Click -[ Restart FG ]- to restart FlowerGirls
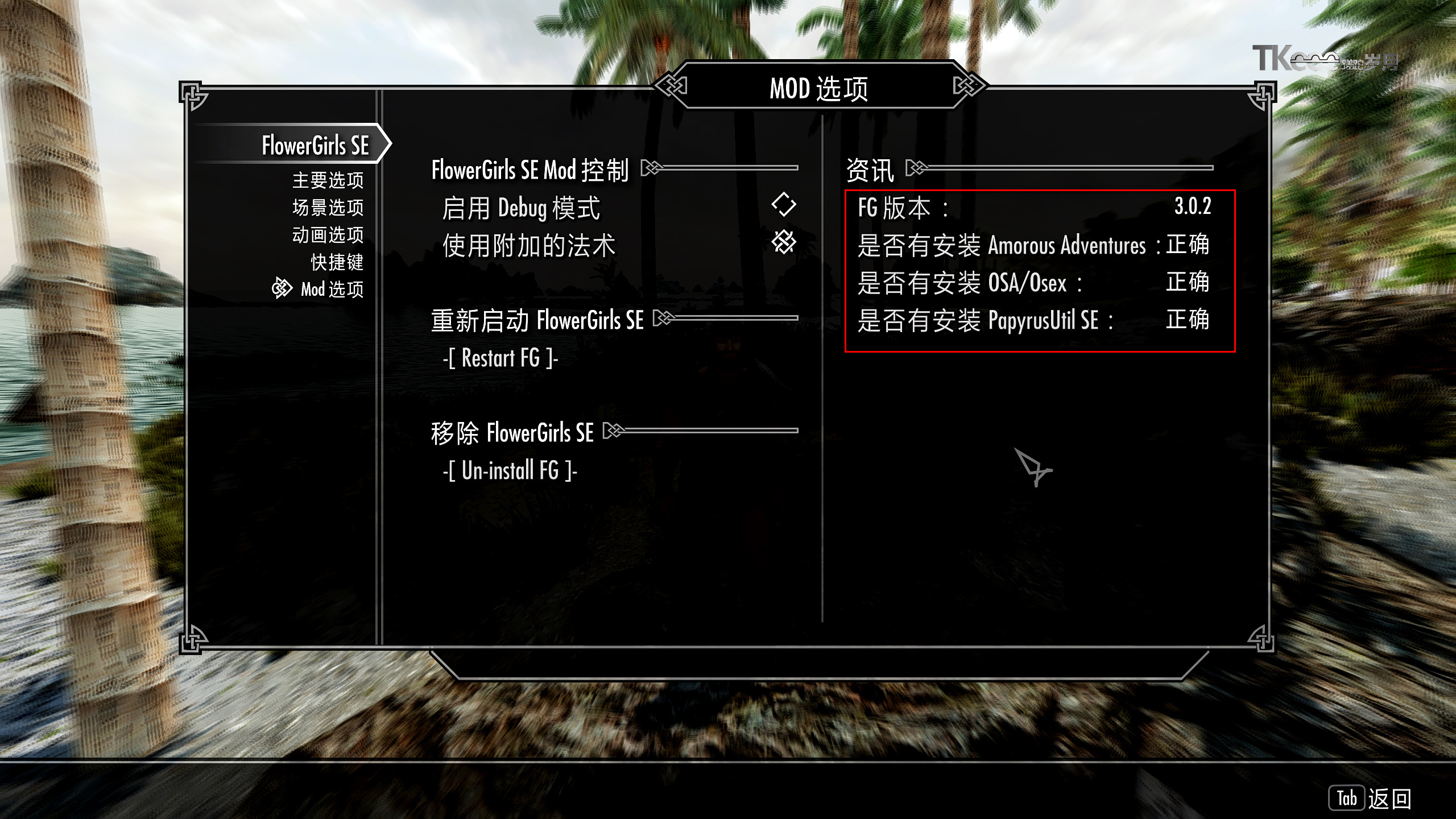Screen dimensions: 1456x819 tap(500, 358)
